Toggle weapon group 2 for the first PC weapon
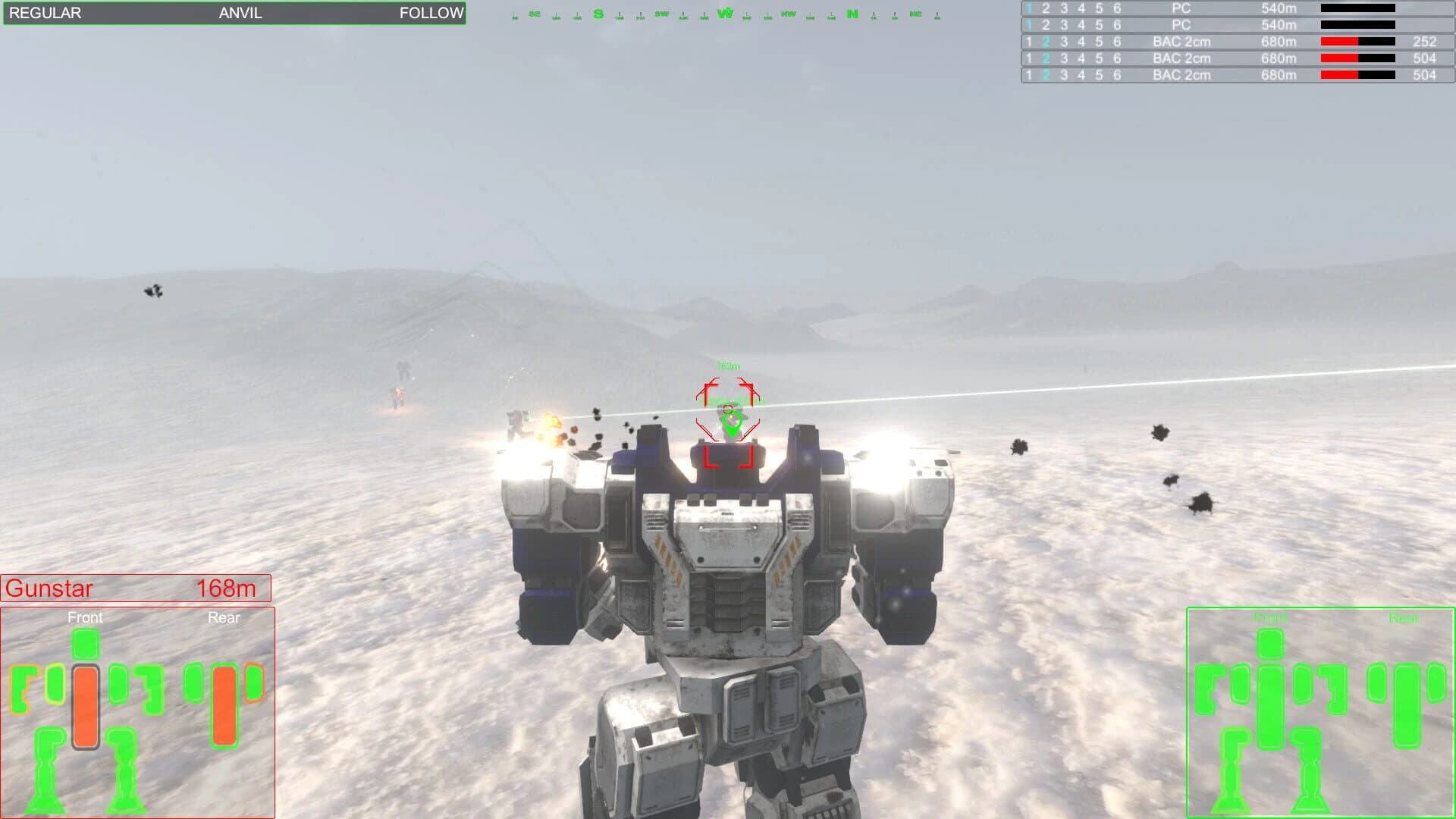 coord(1045,9)
